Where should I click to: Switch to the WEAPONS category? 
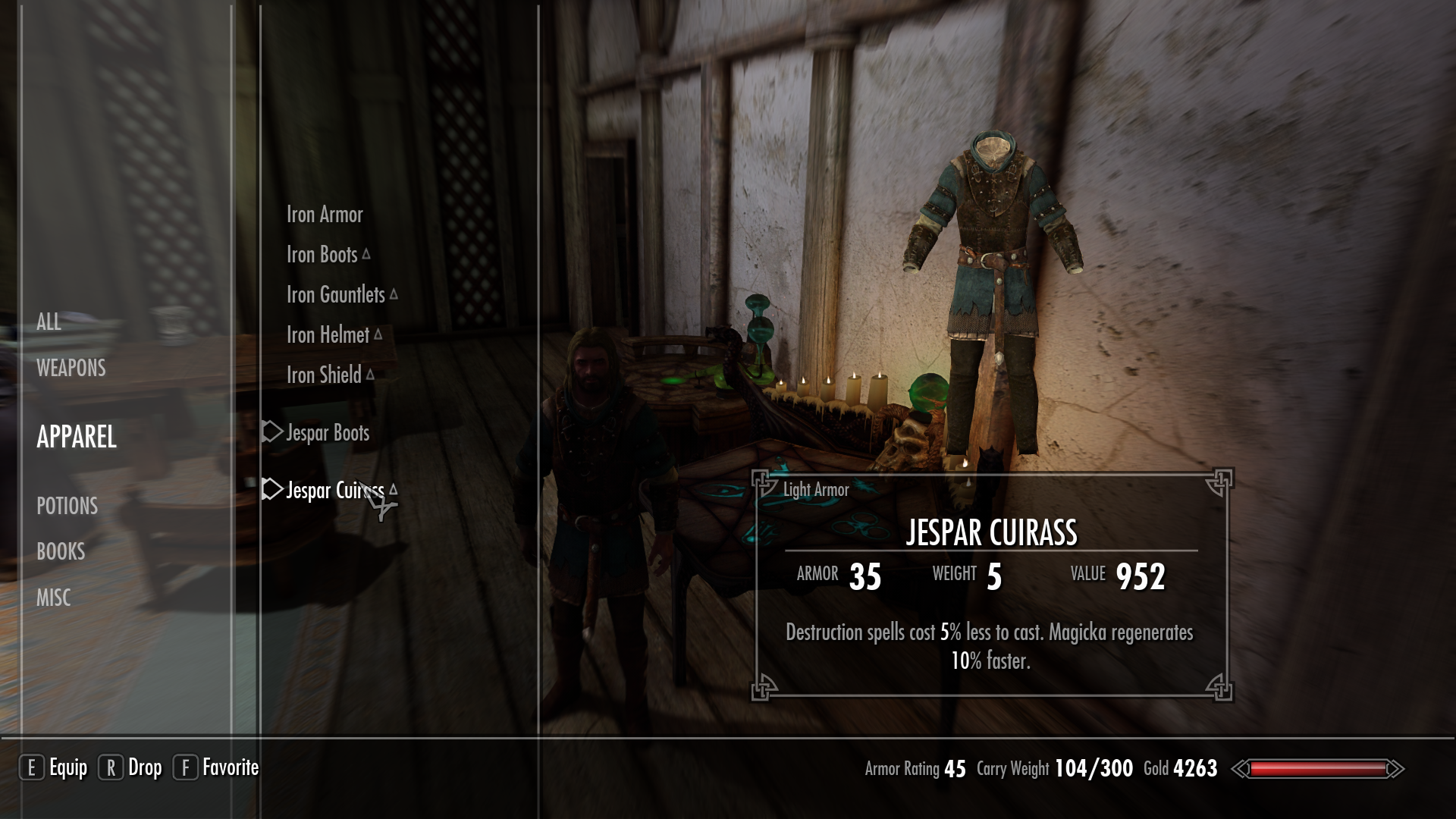70,369
